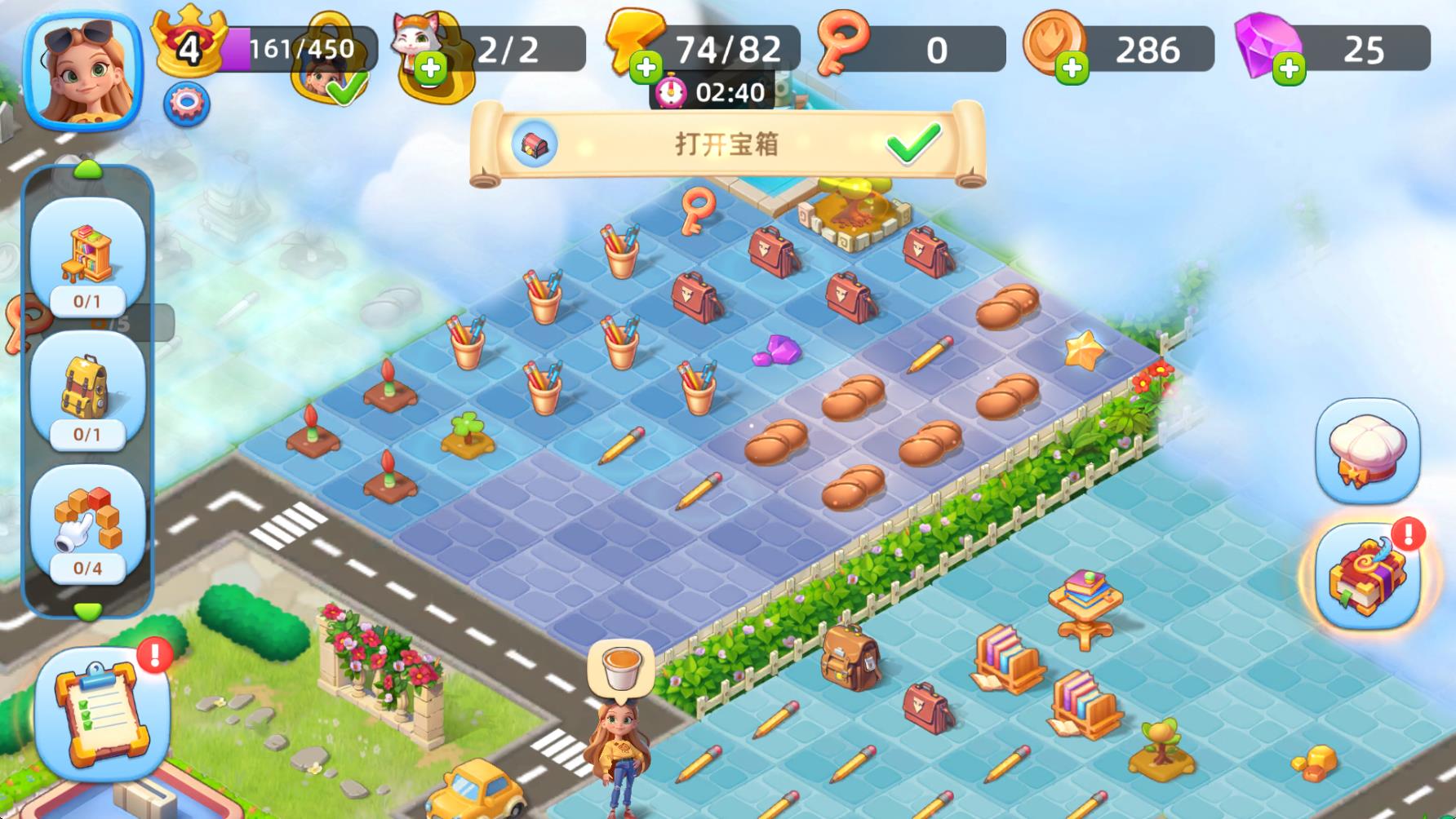
Task: Select the clover sprout tile
Action: [x=468, y=434]
